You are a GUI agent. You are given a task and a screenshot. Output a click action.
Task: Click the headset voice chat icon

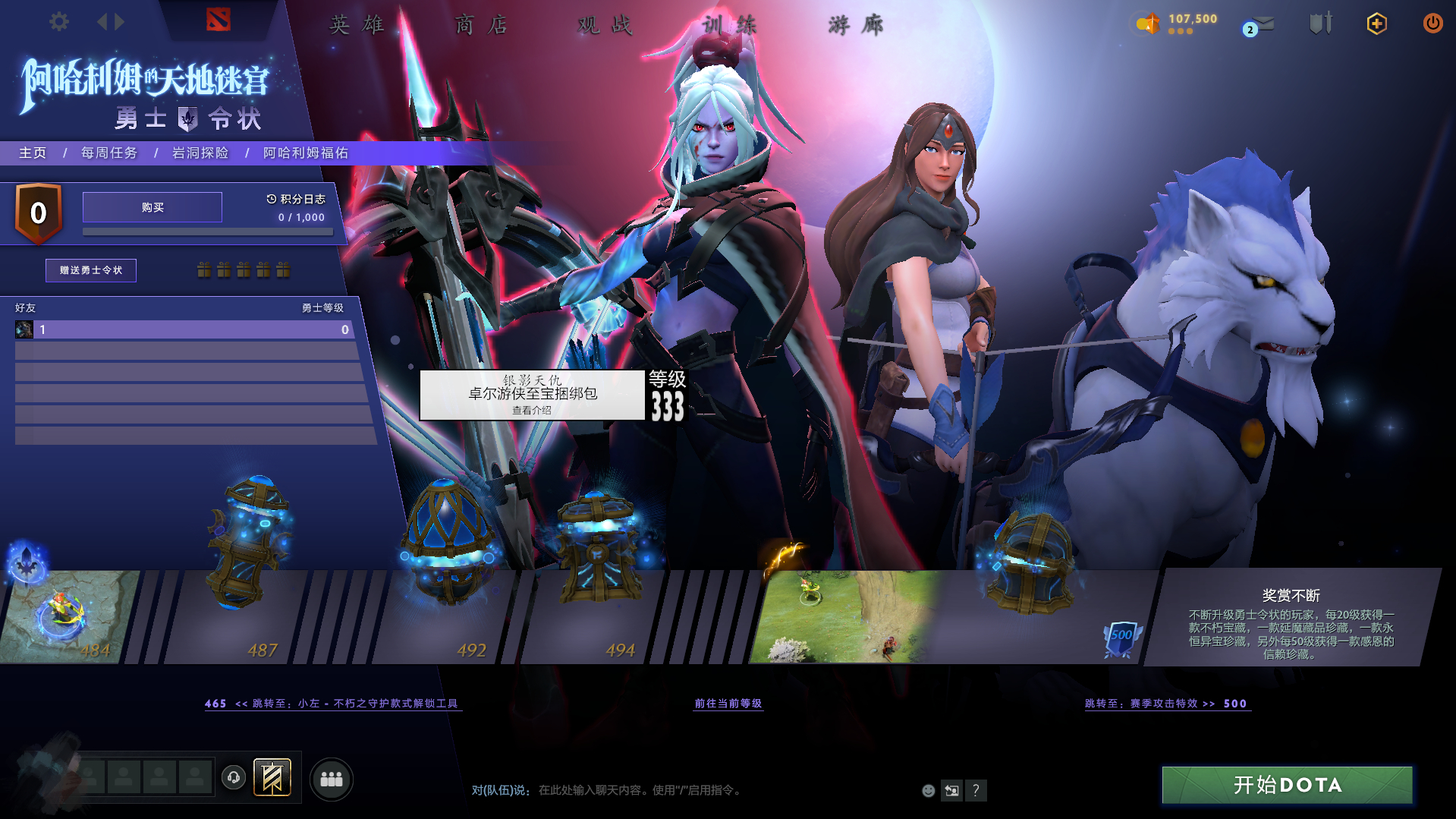[x=234, y=779]
